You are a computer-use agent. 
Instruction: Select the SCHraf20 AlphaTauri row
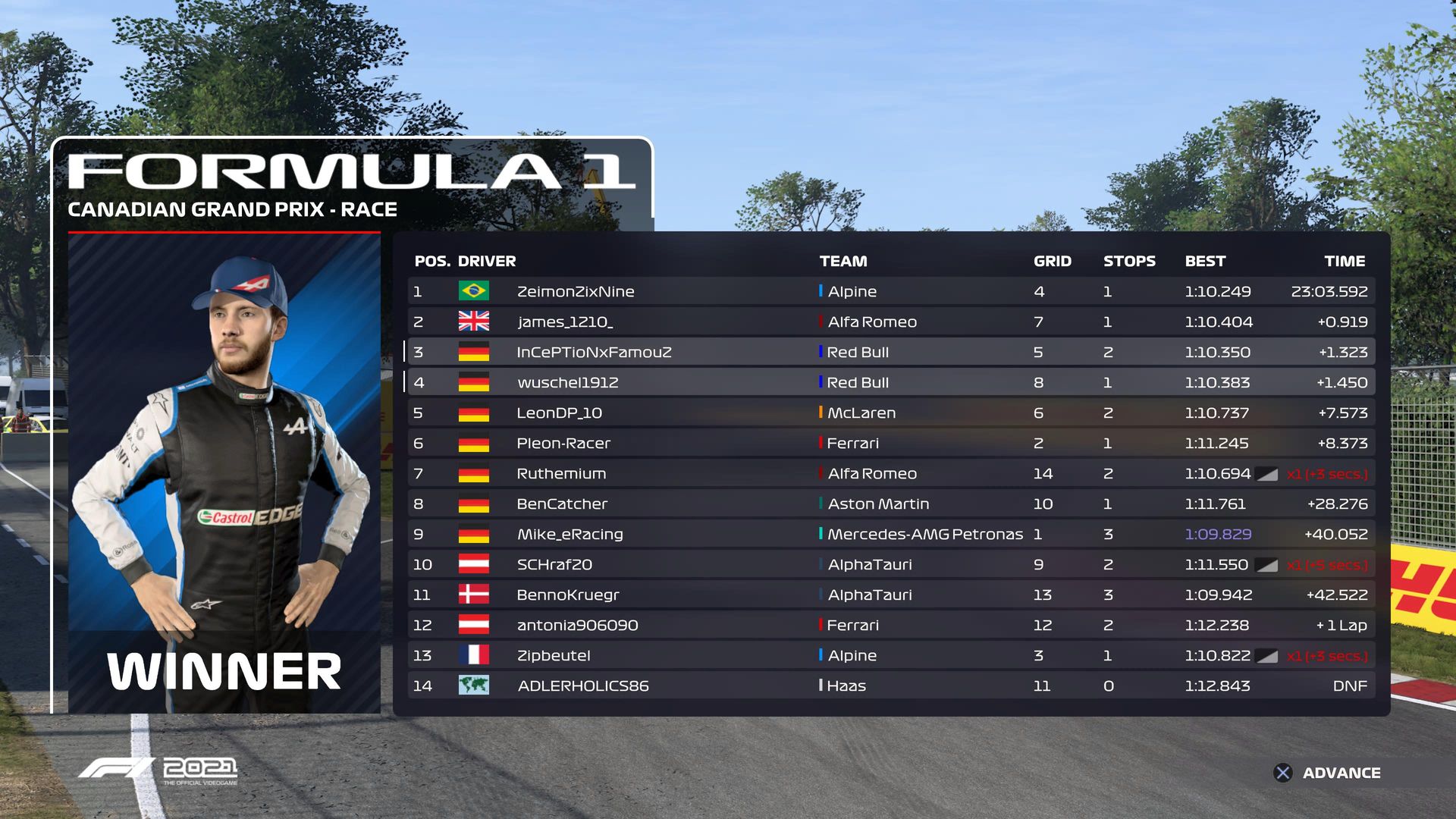point(890,564)
